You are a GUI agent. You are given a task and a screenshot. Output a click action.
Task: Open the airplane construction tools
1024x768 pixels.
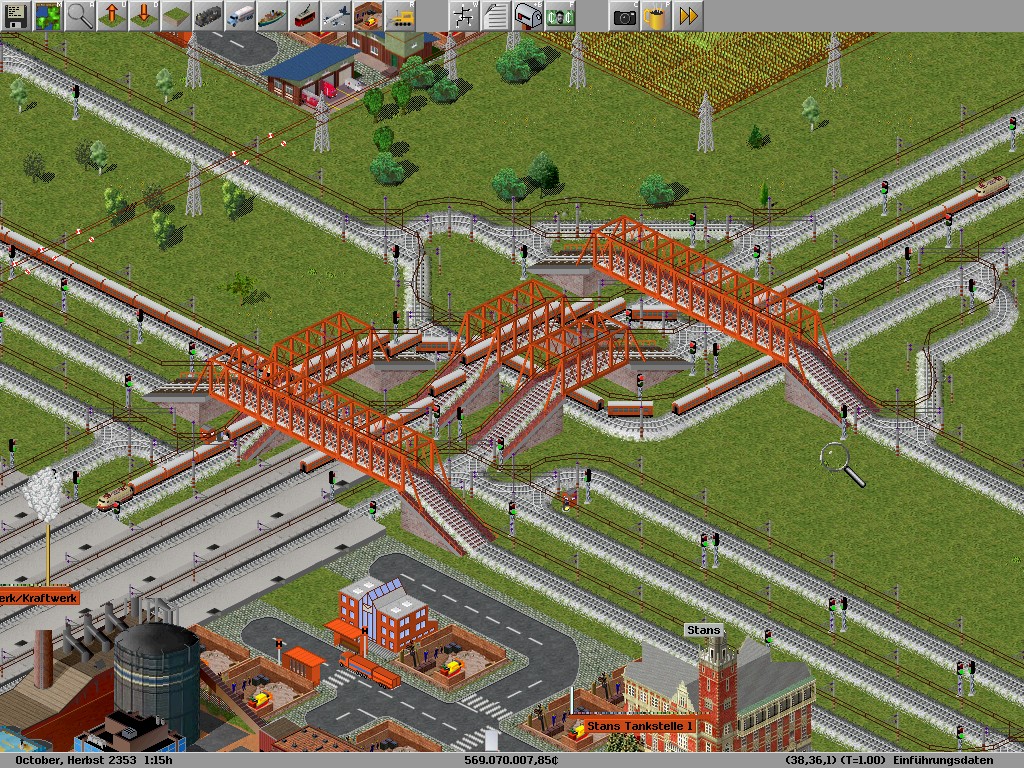point(335,15)
